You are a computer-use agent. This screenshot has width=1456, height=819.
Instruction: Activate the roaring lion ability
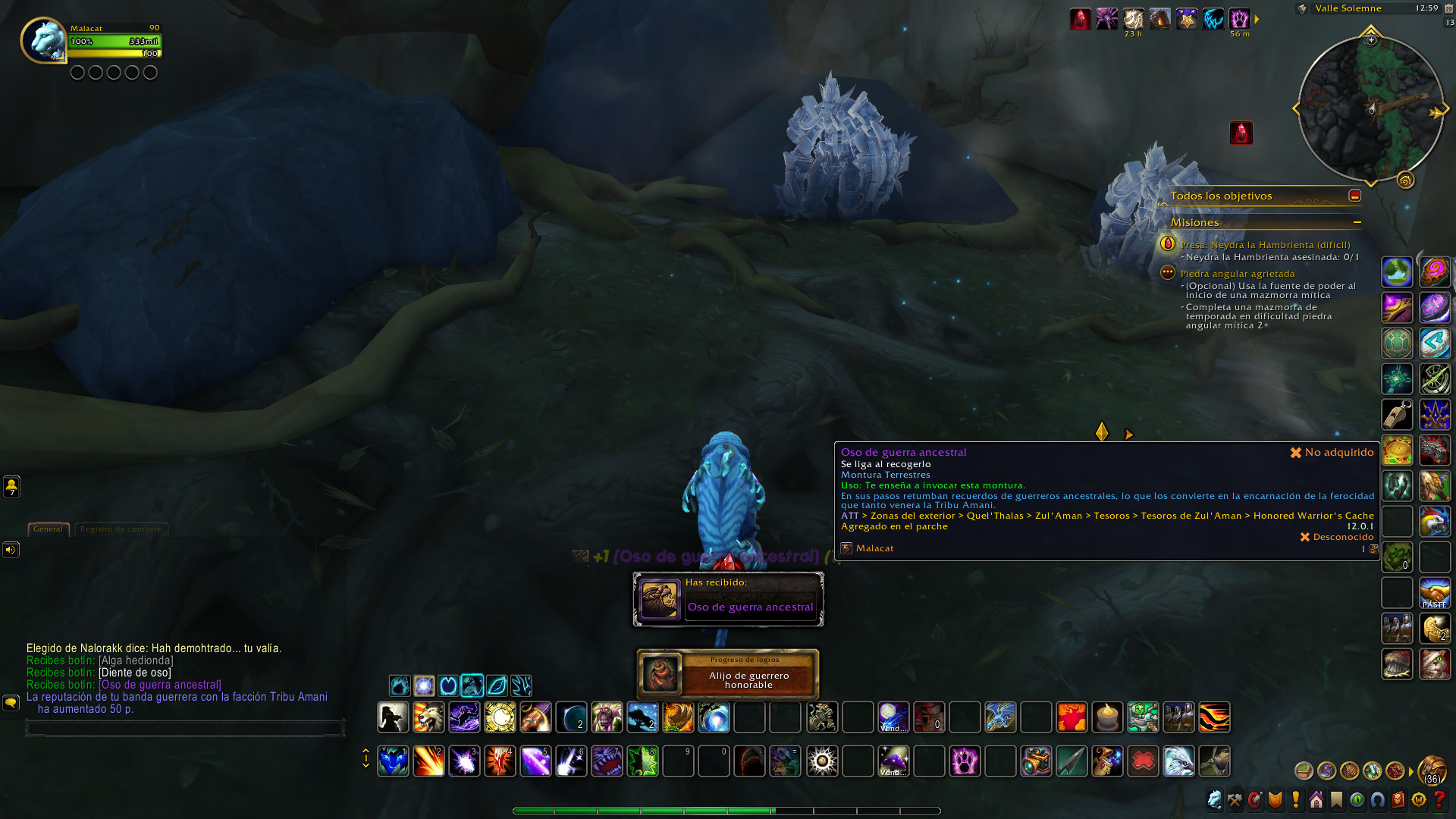(x=428, y=717)
